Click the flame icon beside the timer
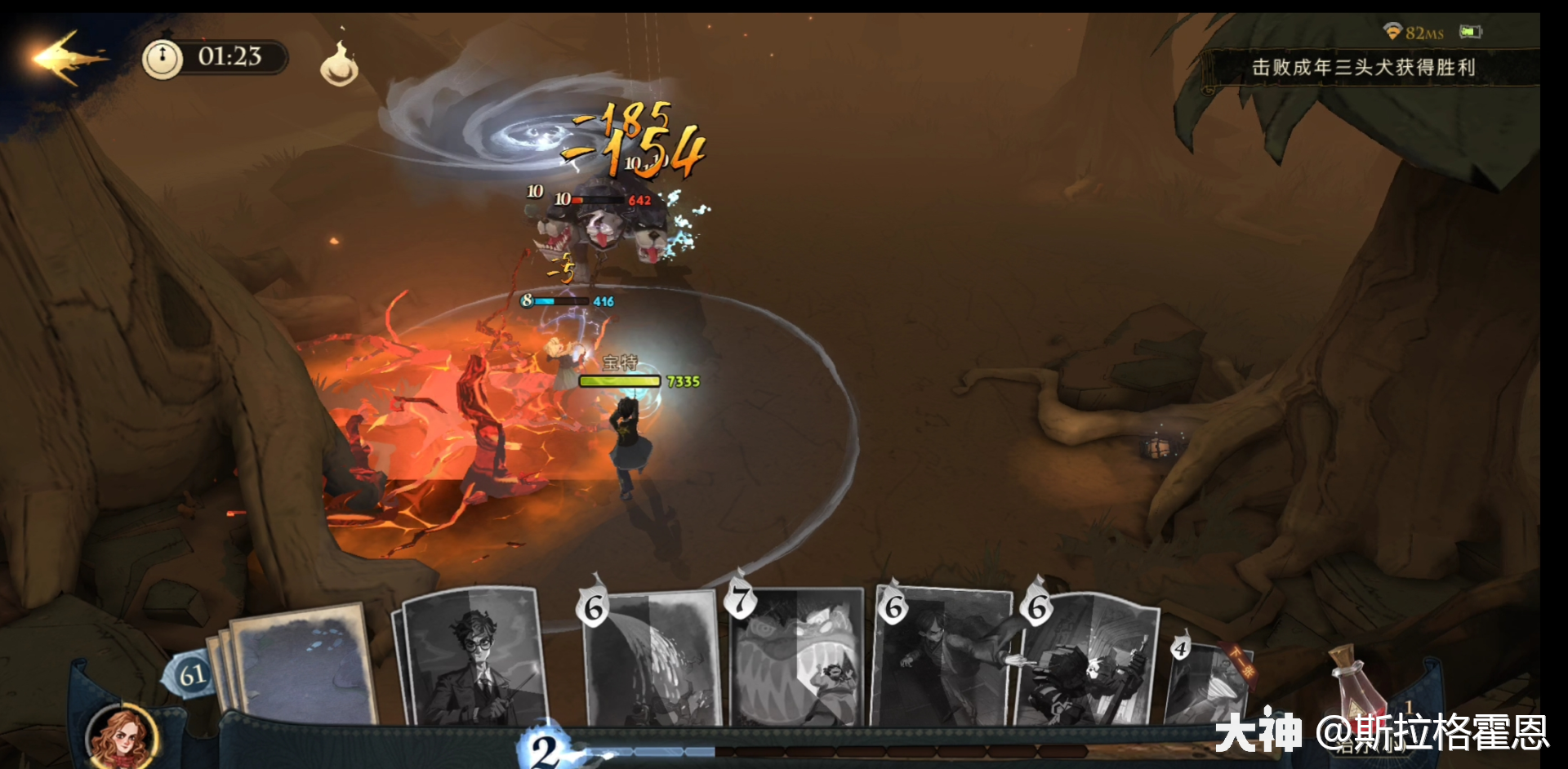Image resolution: width=1568 pixels, height=769 pixels. click(x=339, y=64)
